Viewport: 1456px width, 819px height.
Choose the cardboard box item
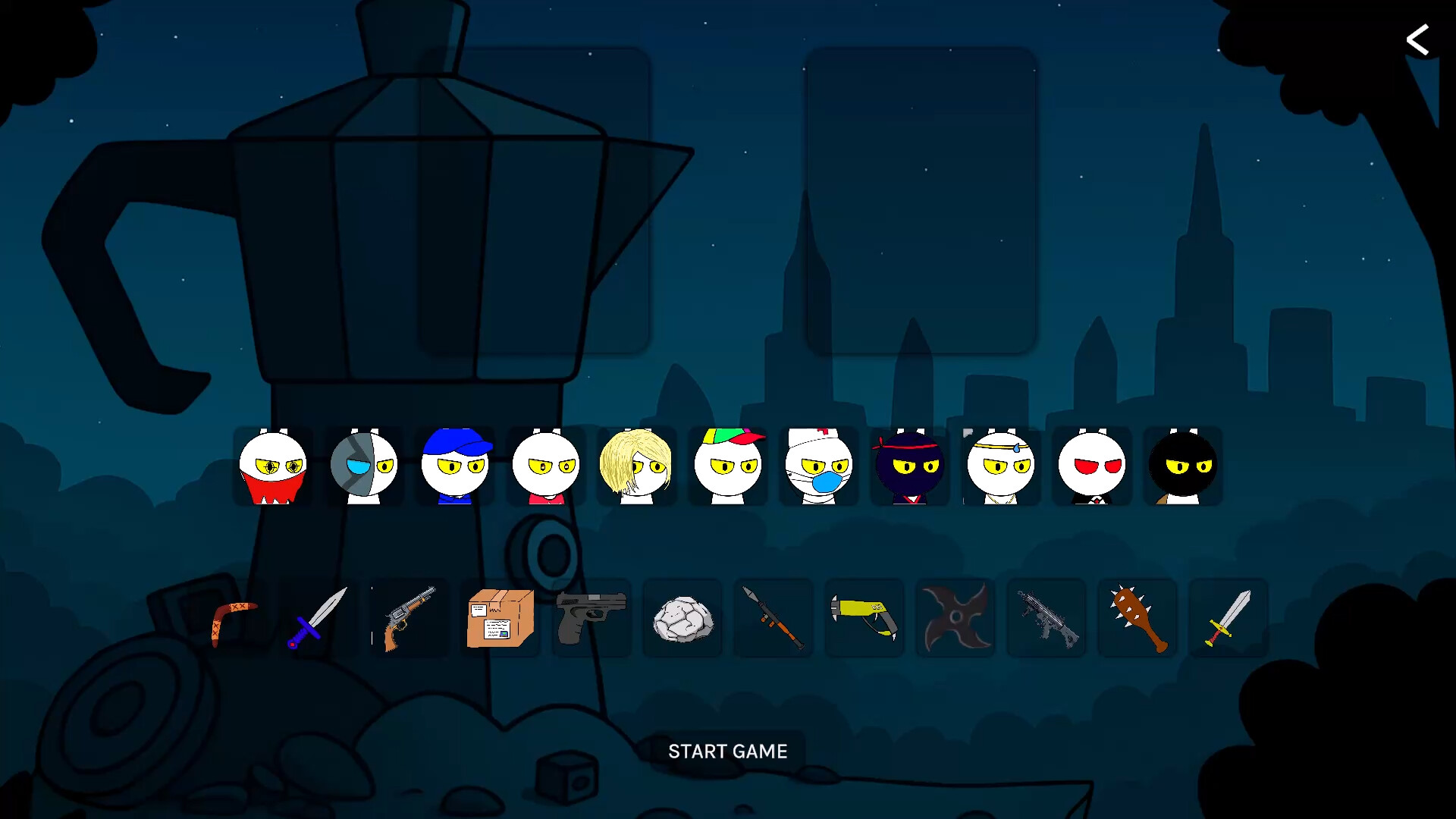coord(500,618)
